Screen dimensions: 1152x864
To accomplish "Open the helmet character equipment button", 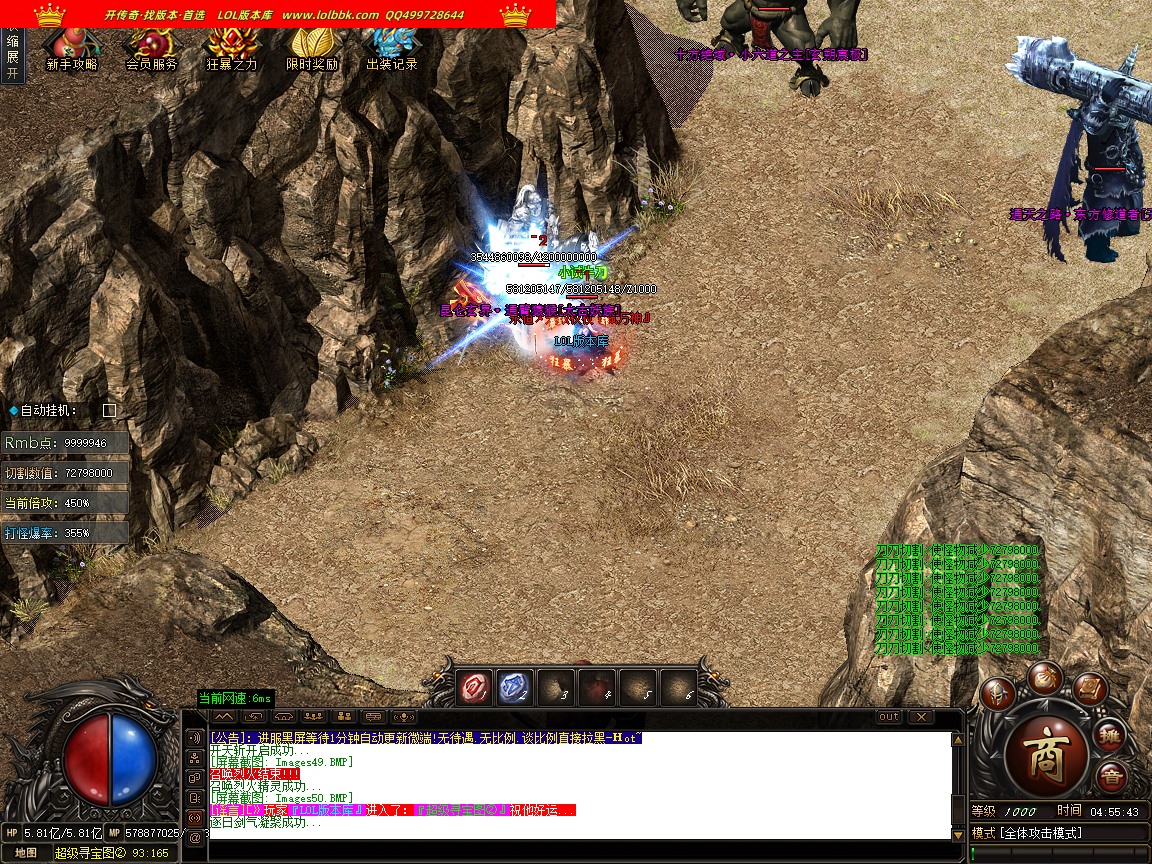I will pos(997,693).
